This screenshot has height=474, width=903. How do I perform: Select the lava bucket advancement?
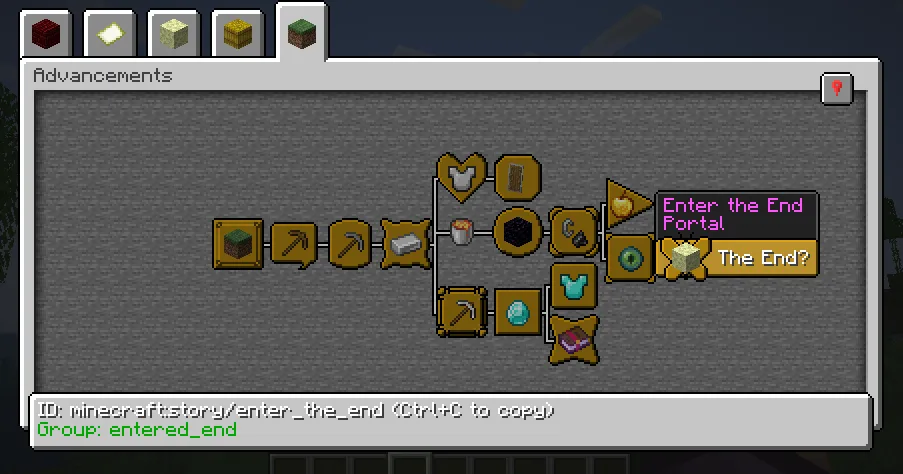[x=461, y=234]
